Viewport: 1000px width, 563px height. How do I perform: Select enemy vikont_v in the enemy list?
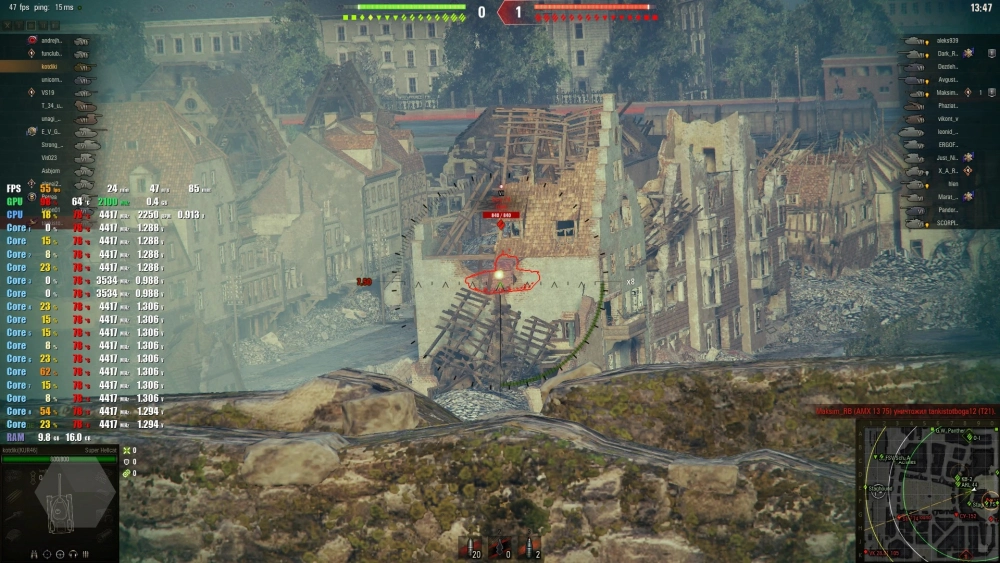pos(946,118)
